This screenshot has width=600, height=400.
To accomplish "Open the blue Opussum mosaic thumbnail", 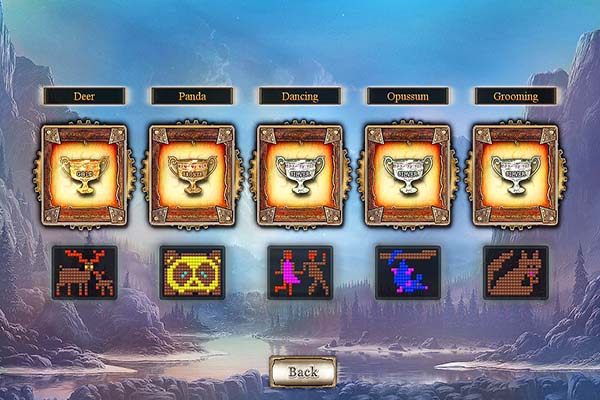I will point(408,272).
